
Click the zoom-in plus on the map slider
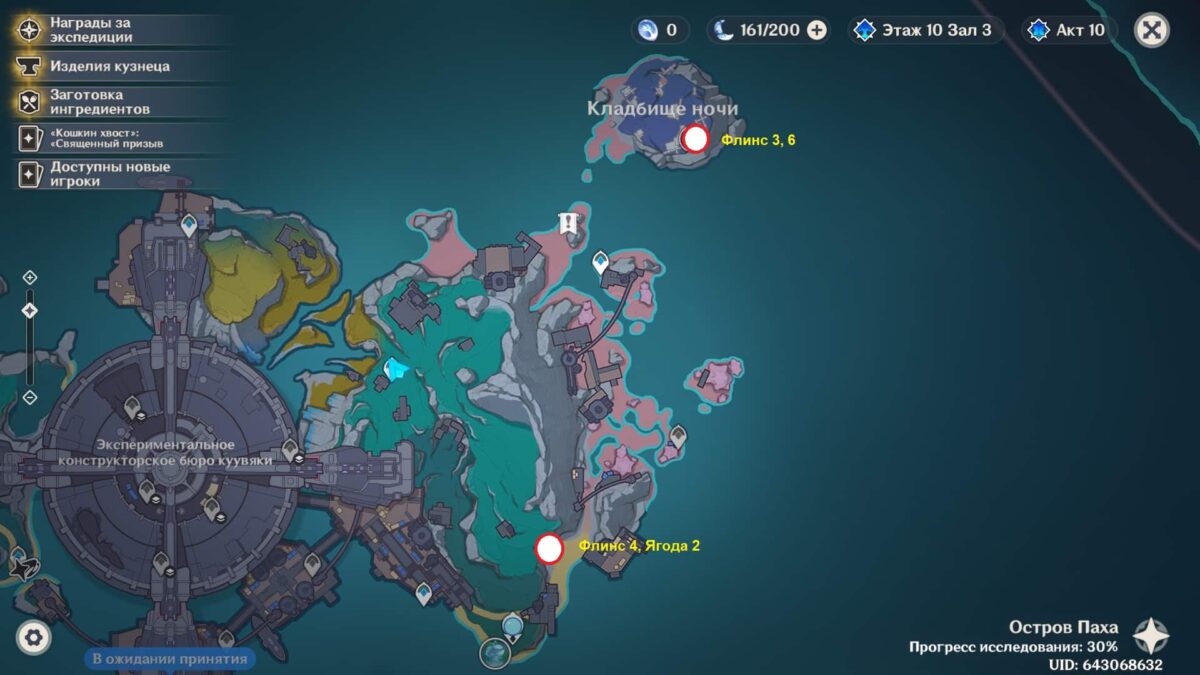click(30, 277)
